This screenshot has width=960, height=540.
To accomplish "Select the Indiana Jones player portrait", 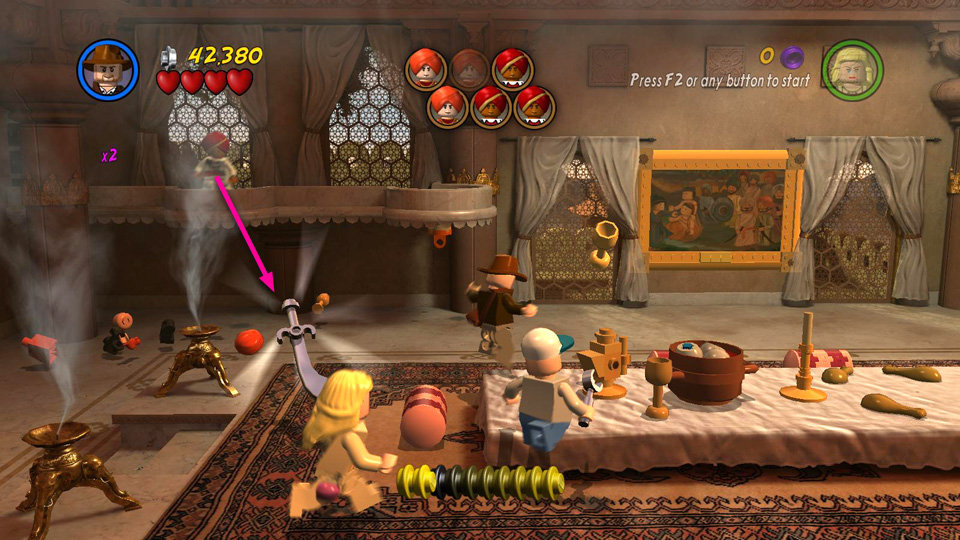I will (106, 68).
